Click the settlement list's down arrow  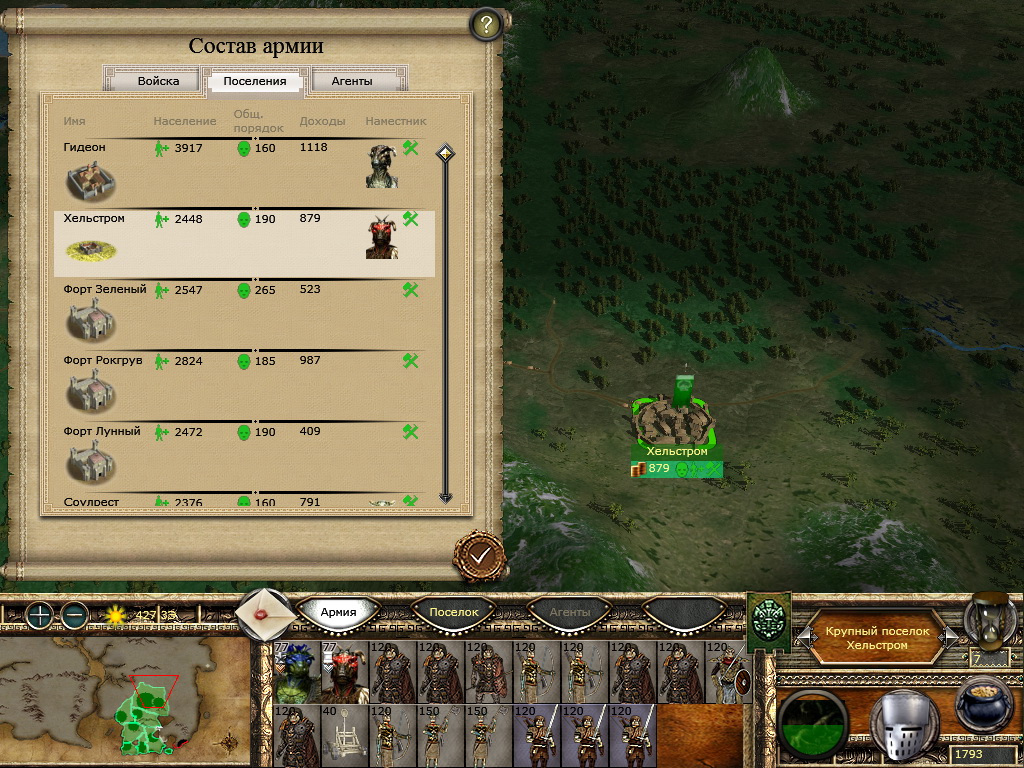click(446, 496)
